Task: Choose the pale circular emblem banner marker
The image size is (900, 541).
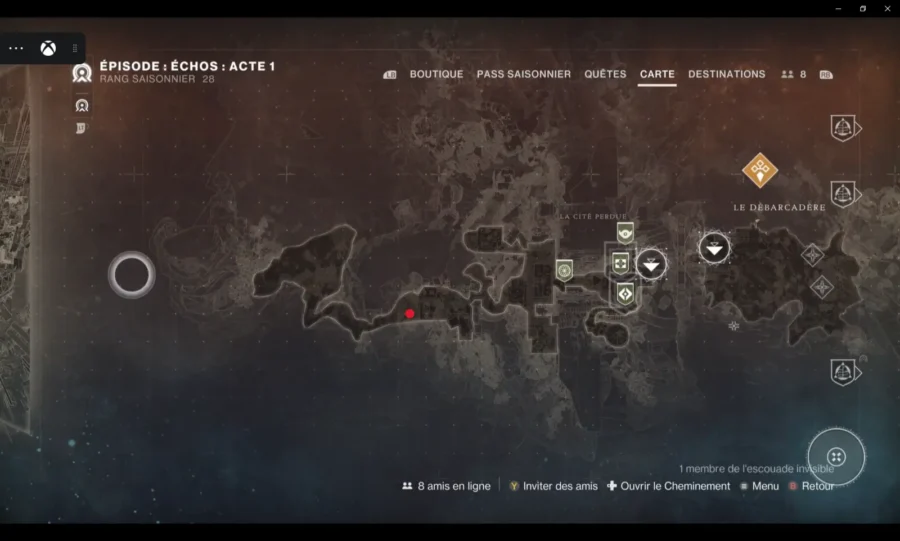Action: [x=564, y=269]
